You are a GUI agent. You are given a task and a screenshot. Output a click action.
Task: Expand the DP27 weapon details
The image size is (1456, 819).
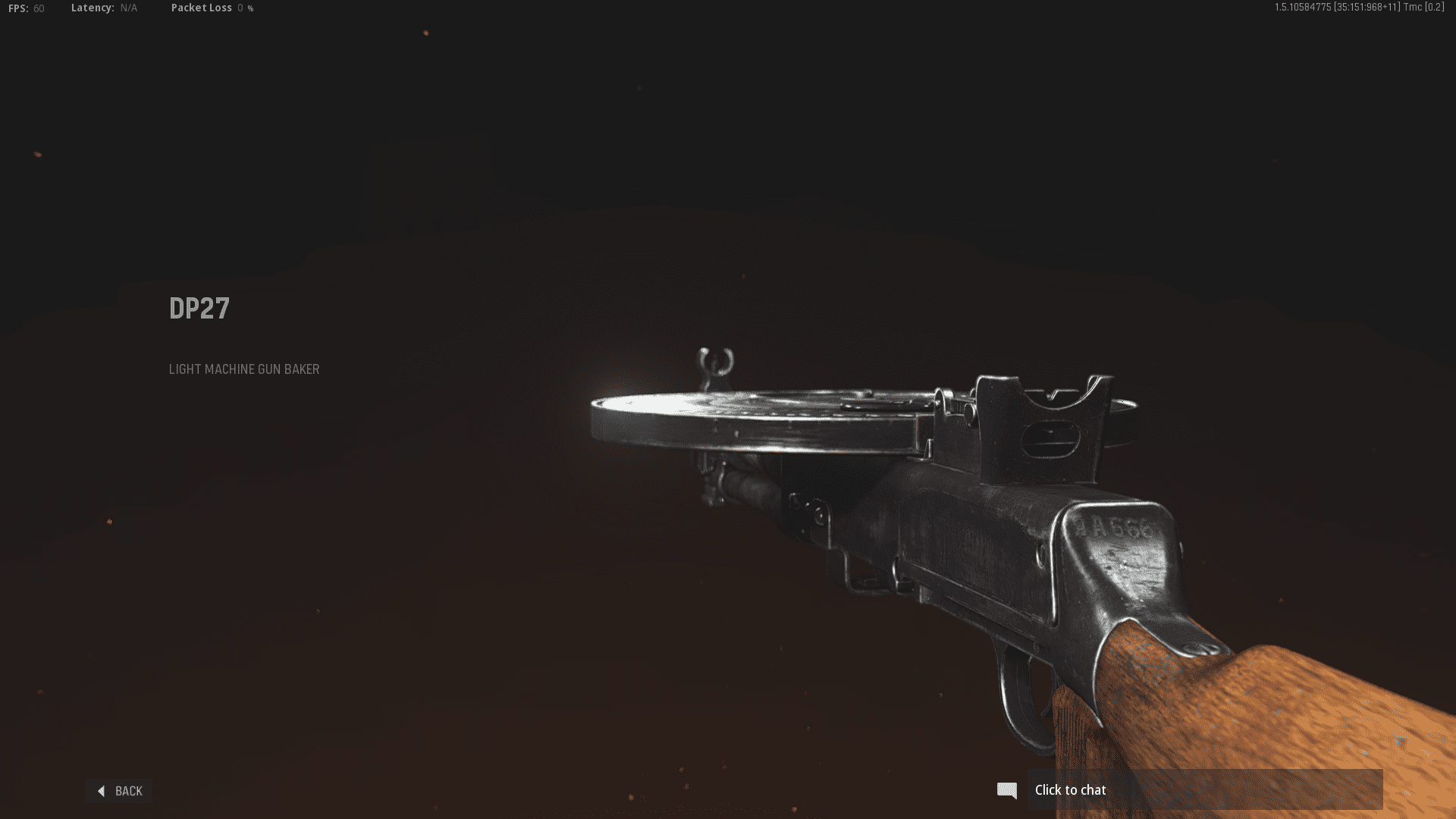(199, 309)
